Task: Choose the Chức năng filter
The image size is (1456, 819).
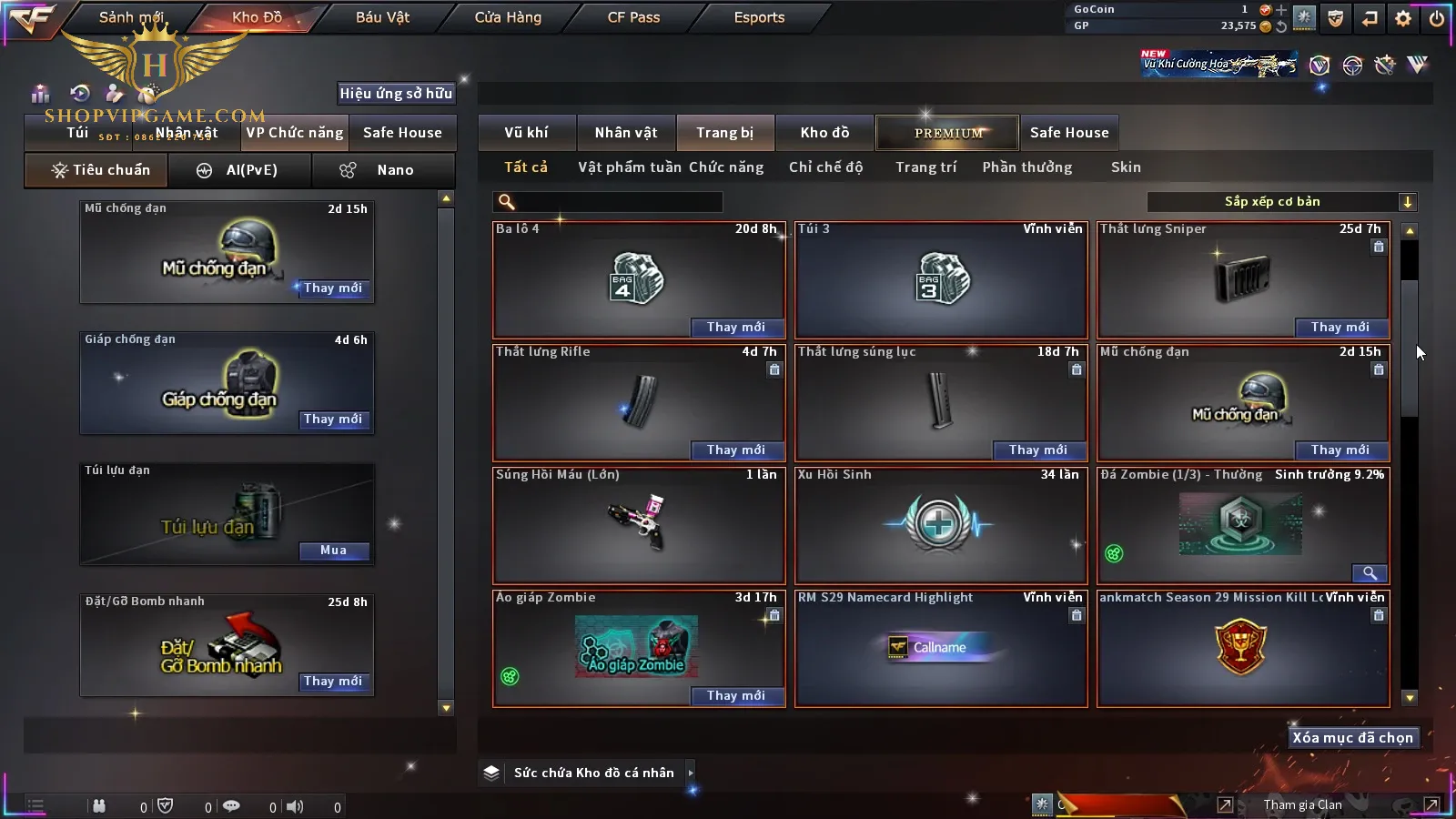Action: (x=726, y=167)
